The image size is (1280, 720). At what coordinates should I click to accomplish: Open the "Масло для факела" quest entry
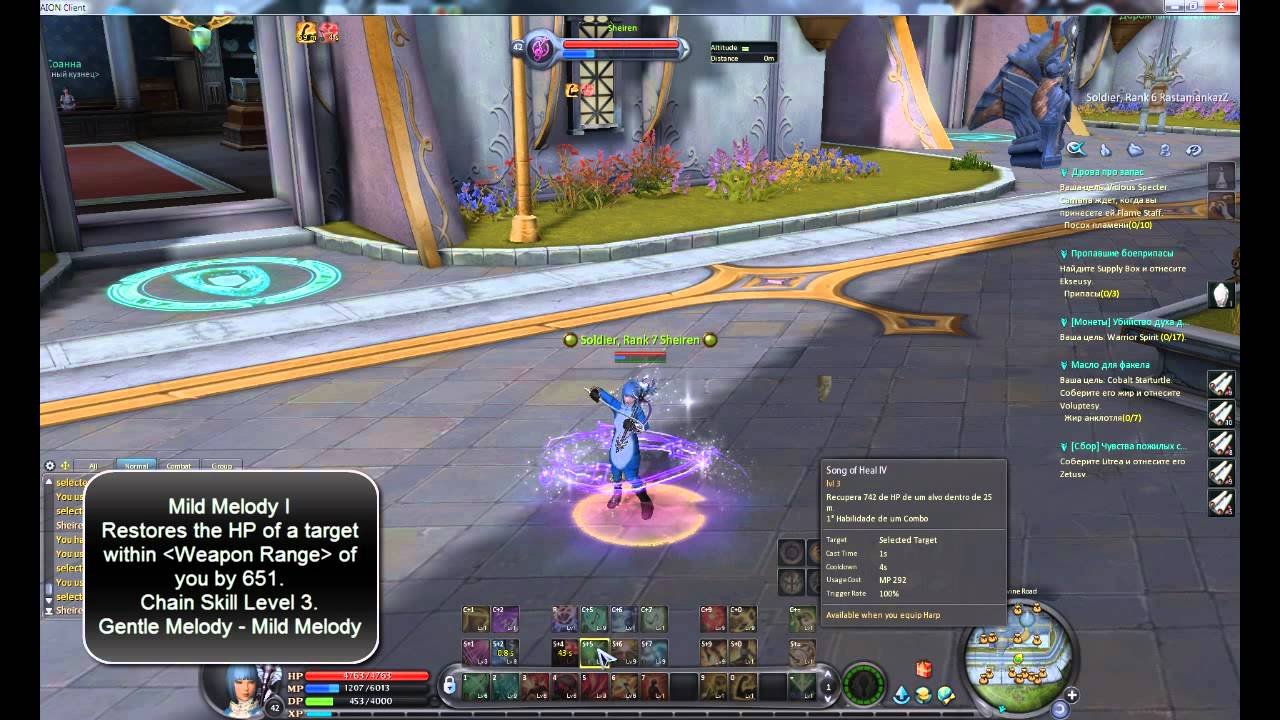point(1109,365)
